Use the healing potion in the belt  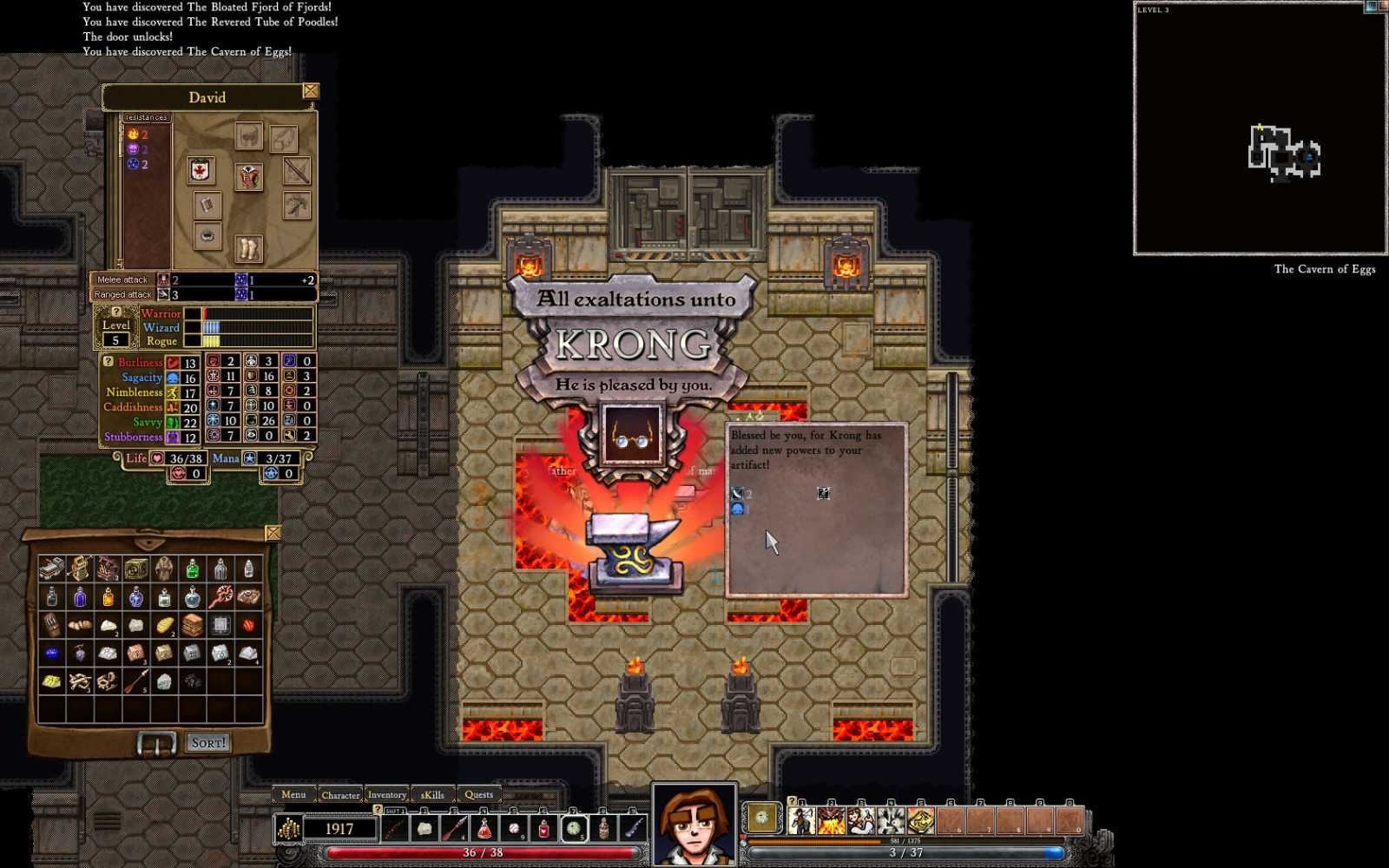pos(543,827)
